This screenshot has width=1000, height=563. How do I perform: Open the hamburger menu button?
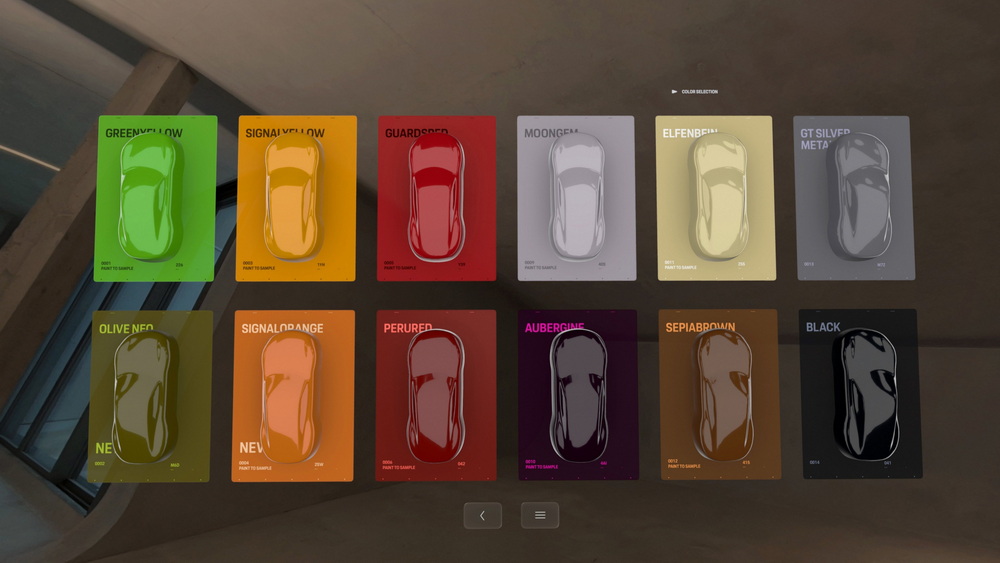[x=540, y=515]
